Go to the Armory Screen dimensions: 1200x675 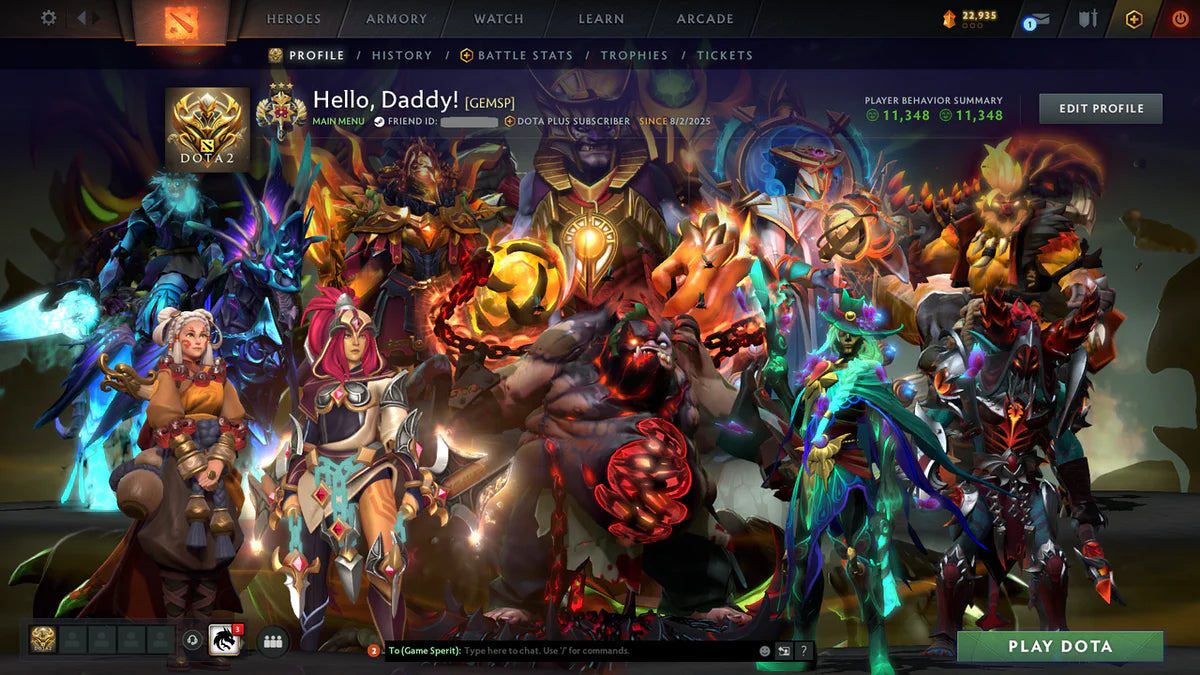396,18
